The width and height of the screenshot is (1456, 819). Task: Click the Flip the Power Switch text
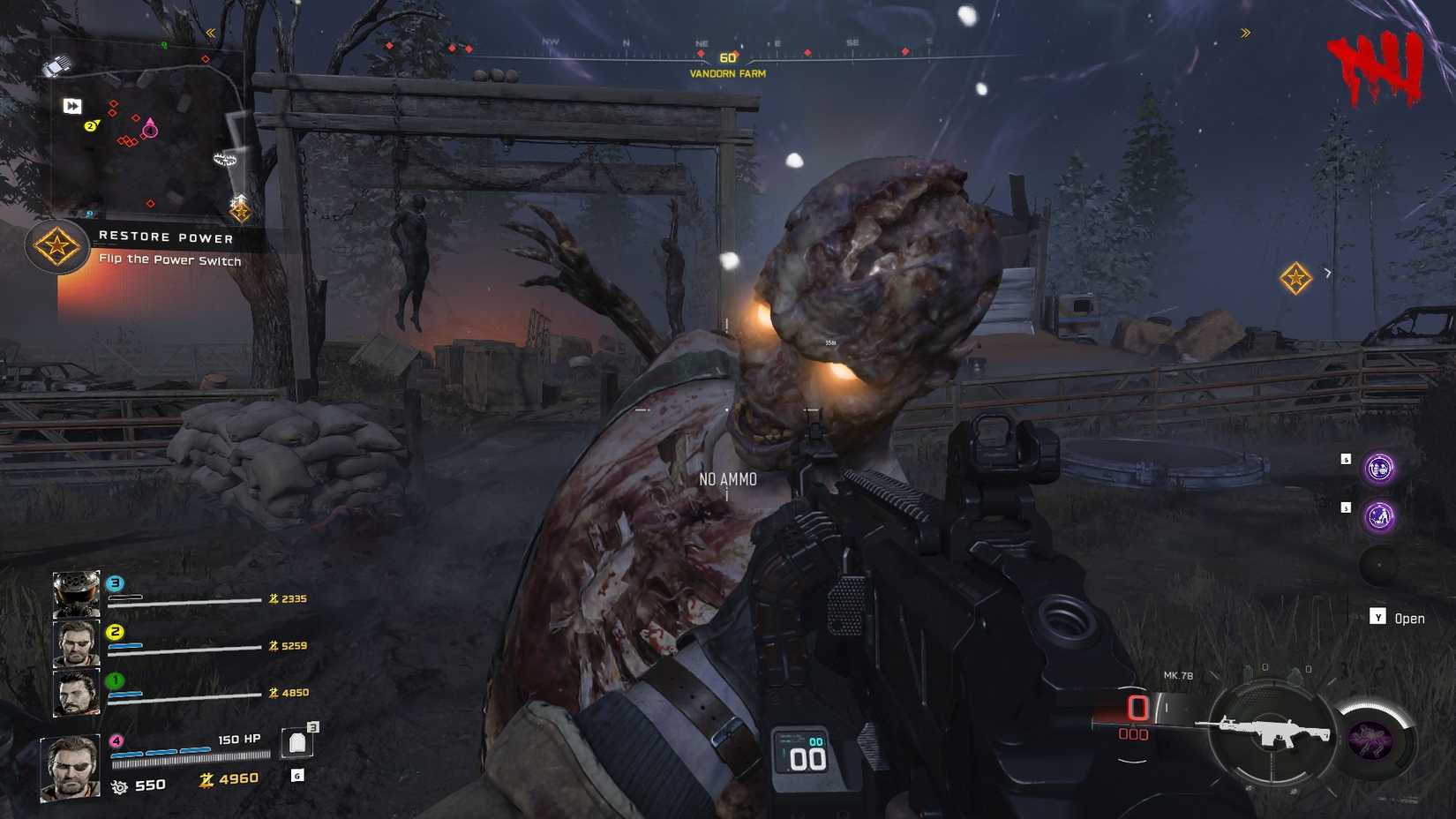170,260
